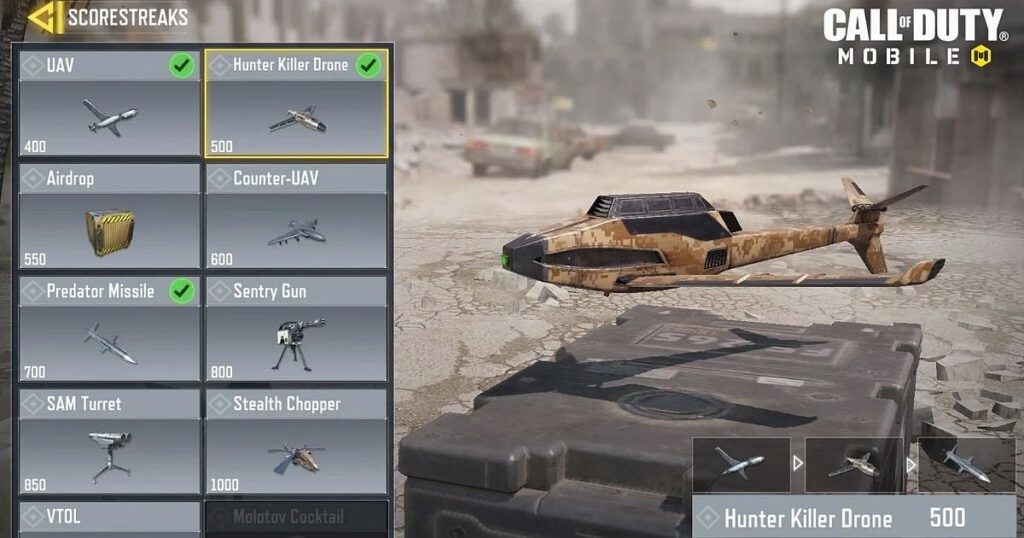Viewport: 1024px width, 538px height.
Task: Select the Counter-UAV scorestreak
Action: (x=296, y=217)
